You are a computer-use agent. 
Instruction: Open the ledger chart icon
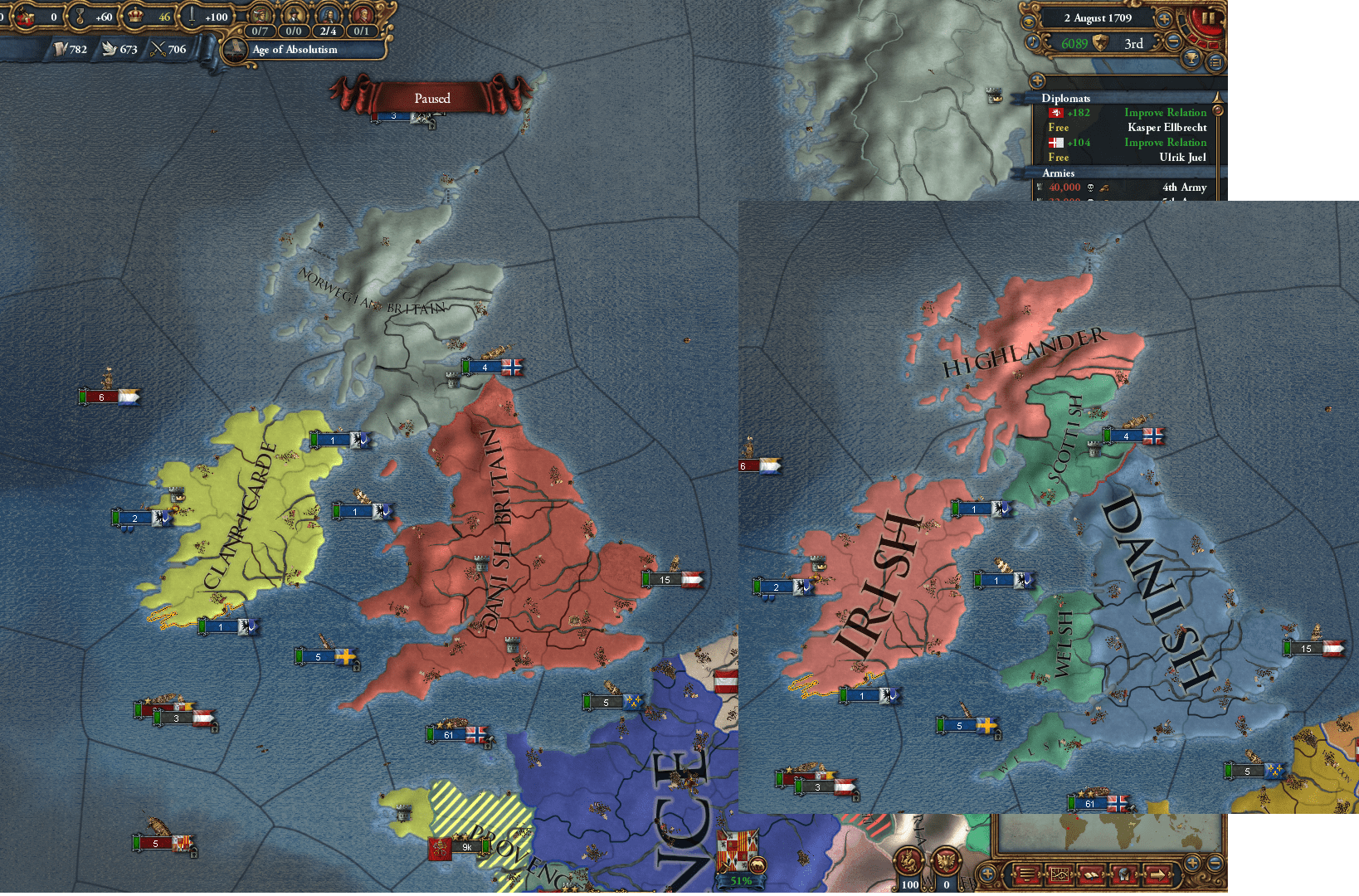[x=1059, y=874]
